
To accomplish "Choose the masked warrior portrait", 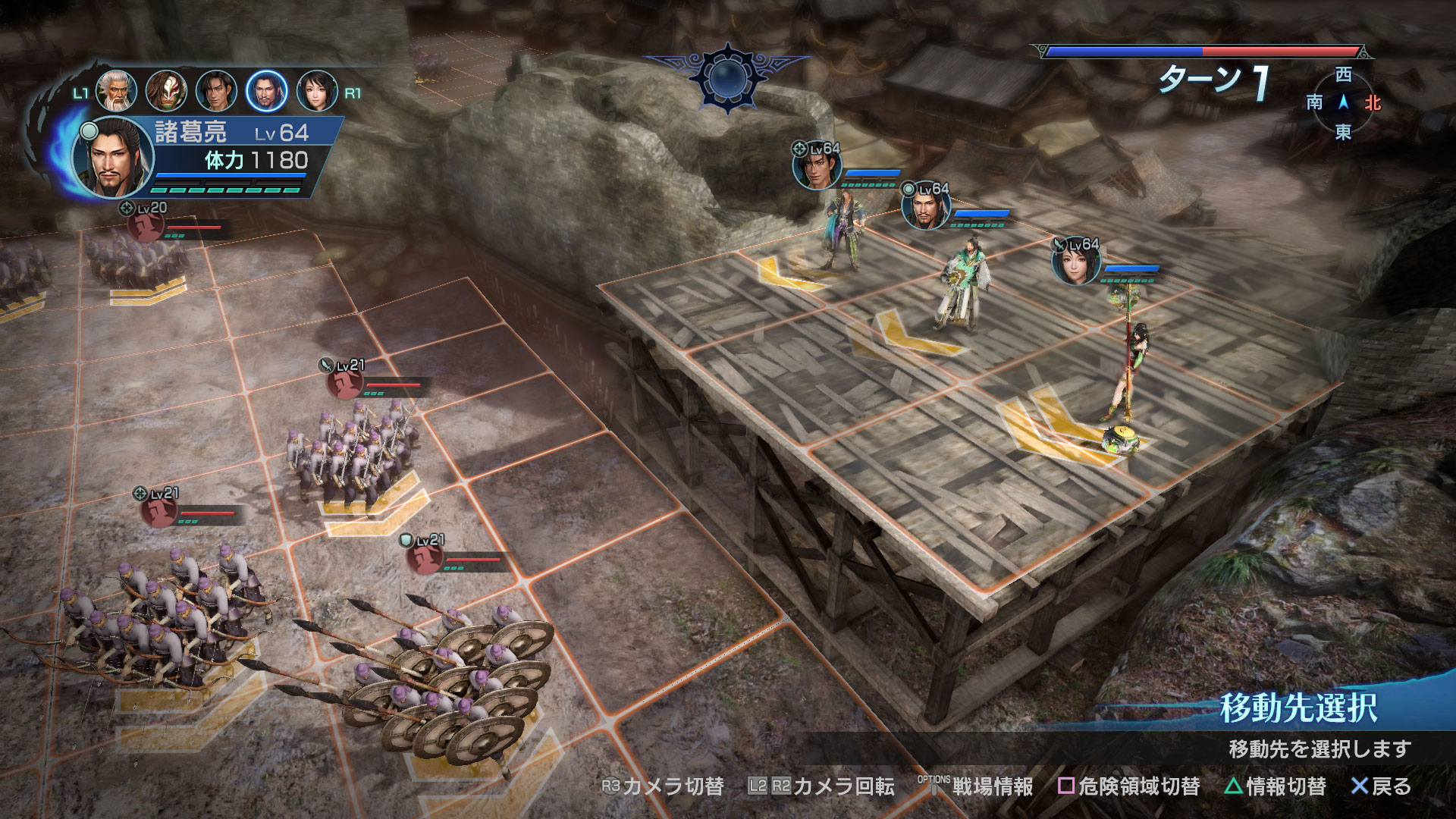I will (166, 91).
